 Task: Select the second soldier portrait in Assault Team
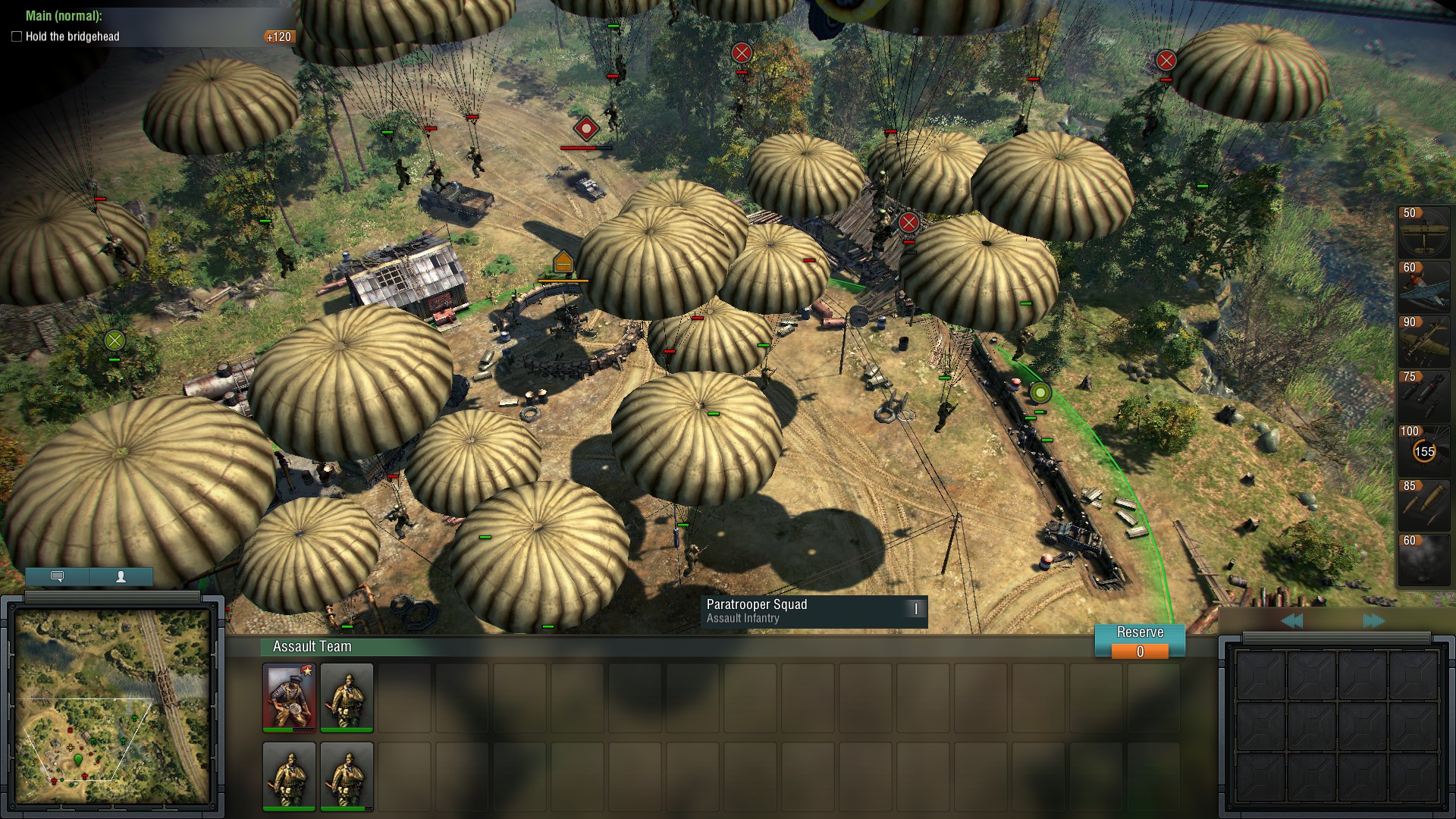pos(347,698)
